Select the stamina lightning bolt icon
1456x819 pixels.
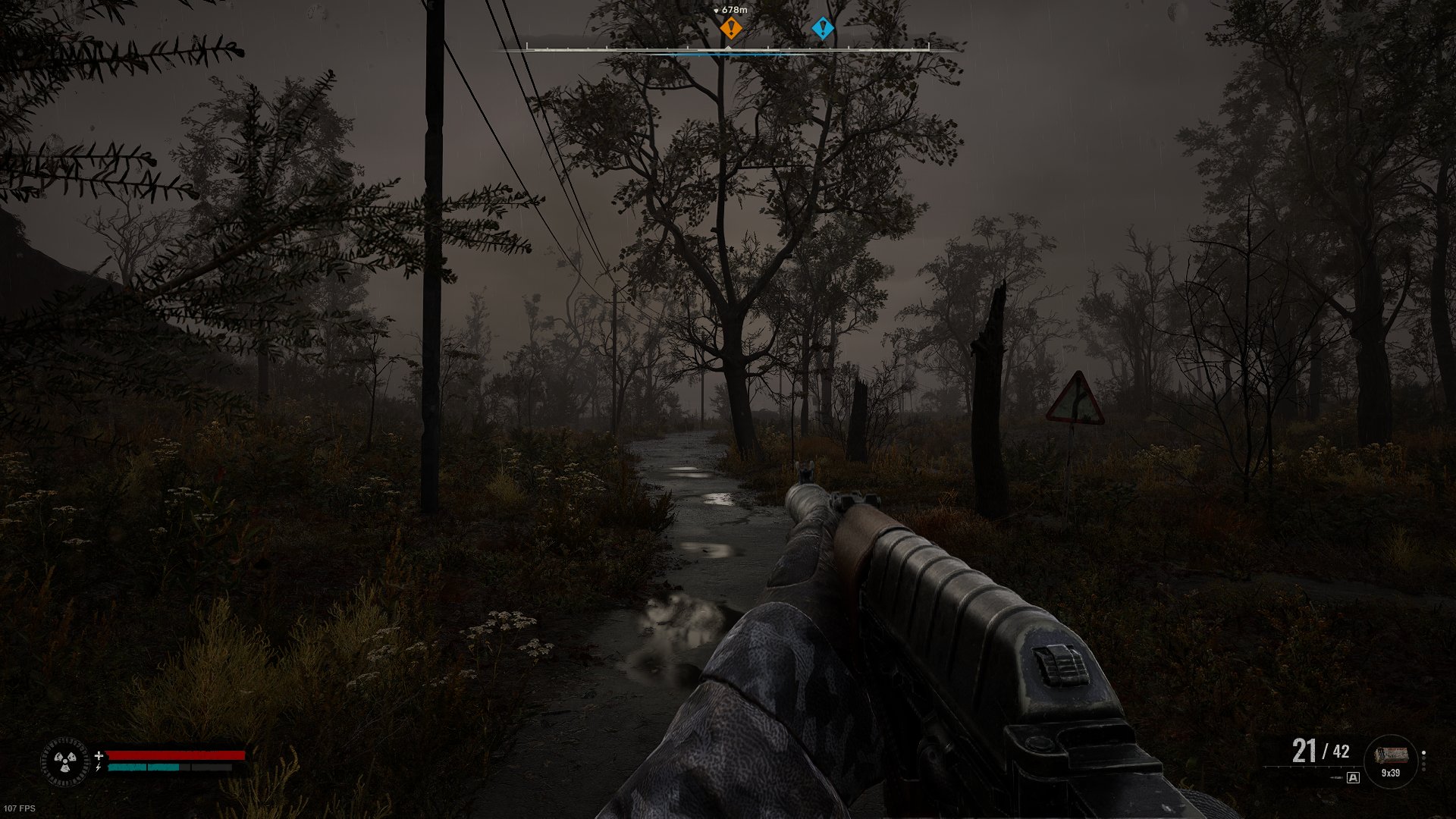click(99, 767)
